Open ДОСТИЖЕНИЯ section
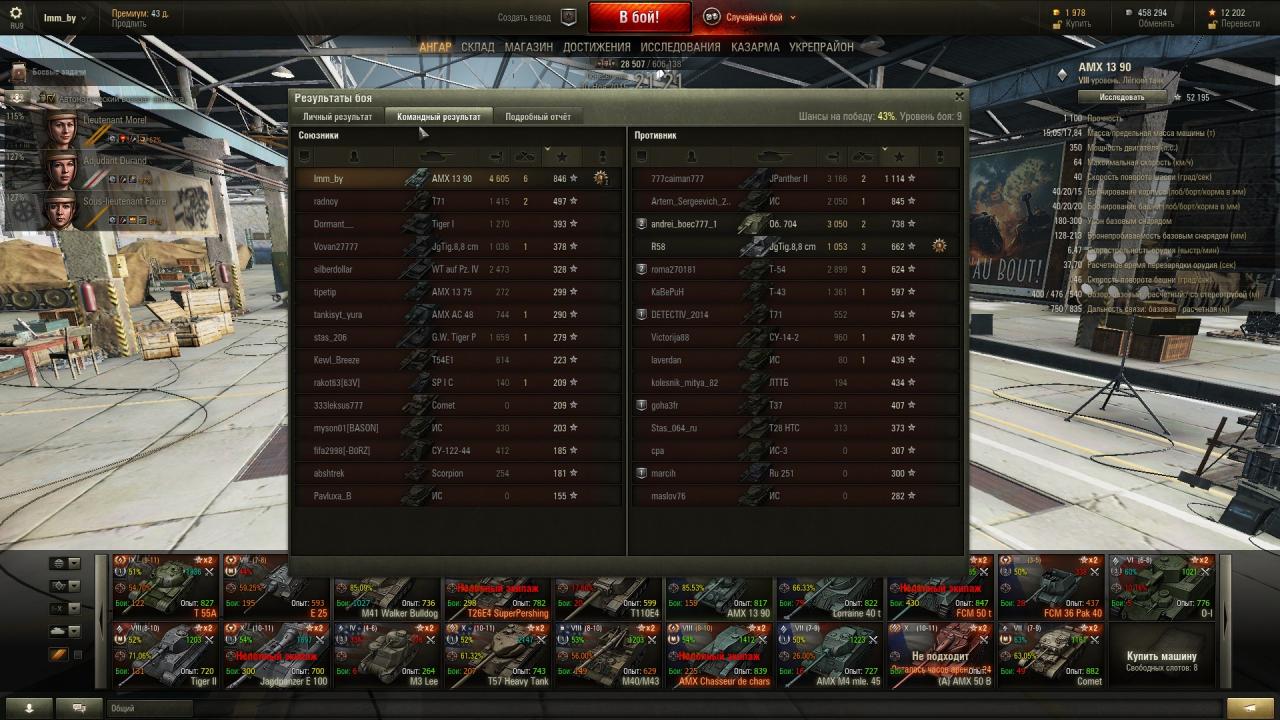 596,47
